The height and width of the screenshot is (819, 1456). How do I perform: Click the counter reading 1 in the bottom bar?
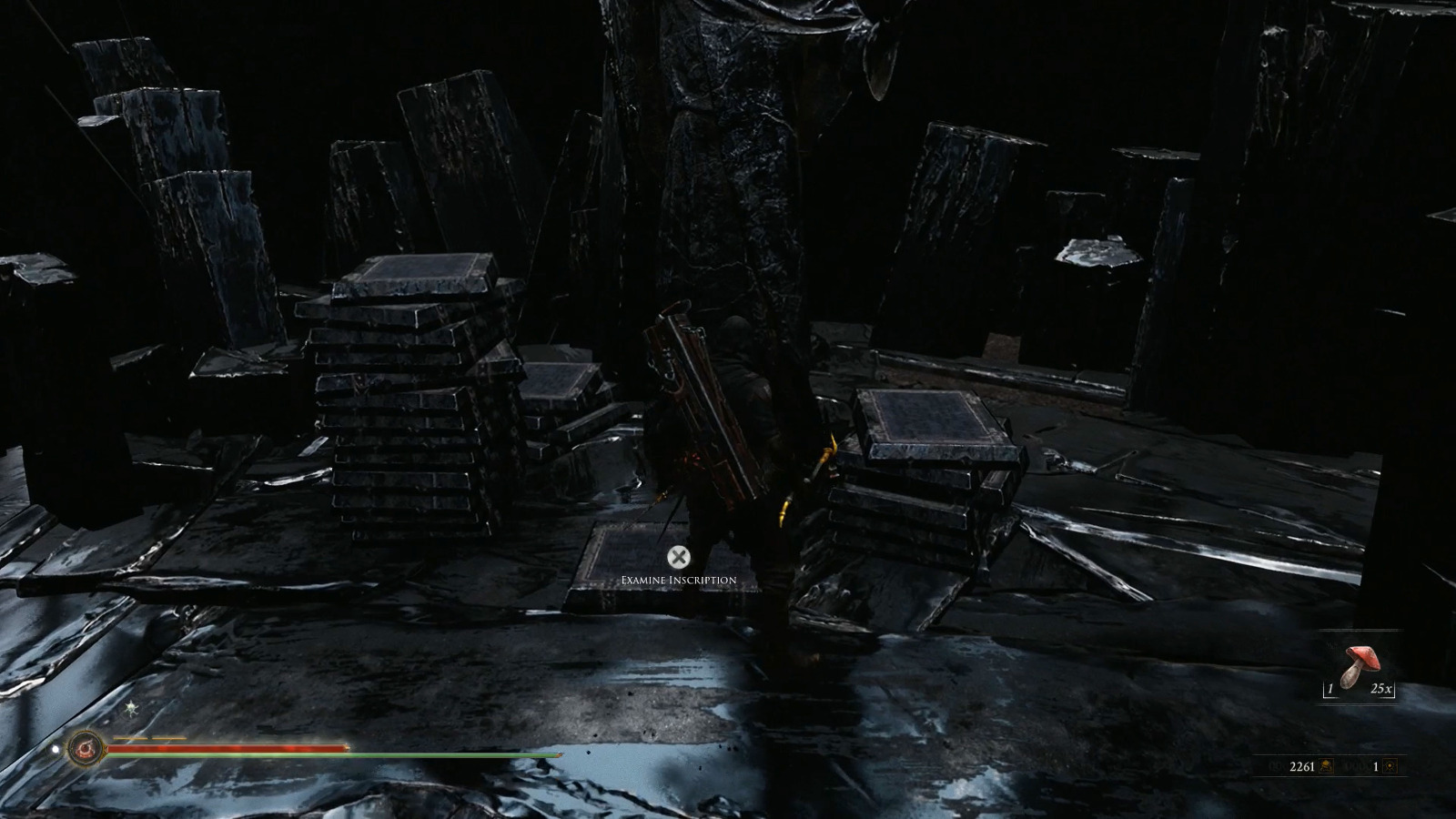tap(1375, 766)
